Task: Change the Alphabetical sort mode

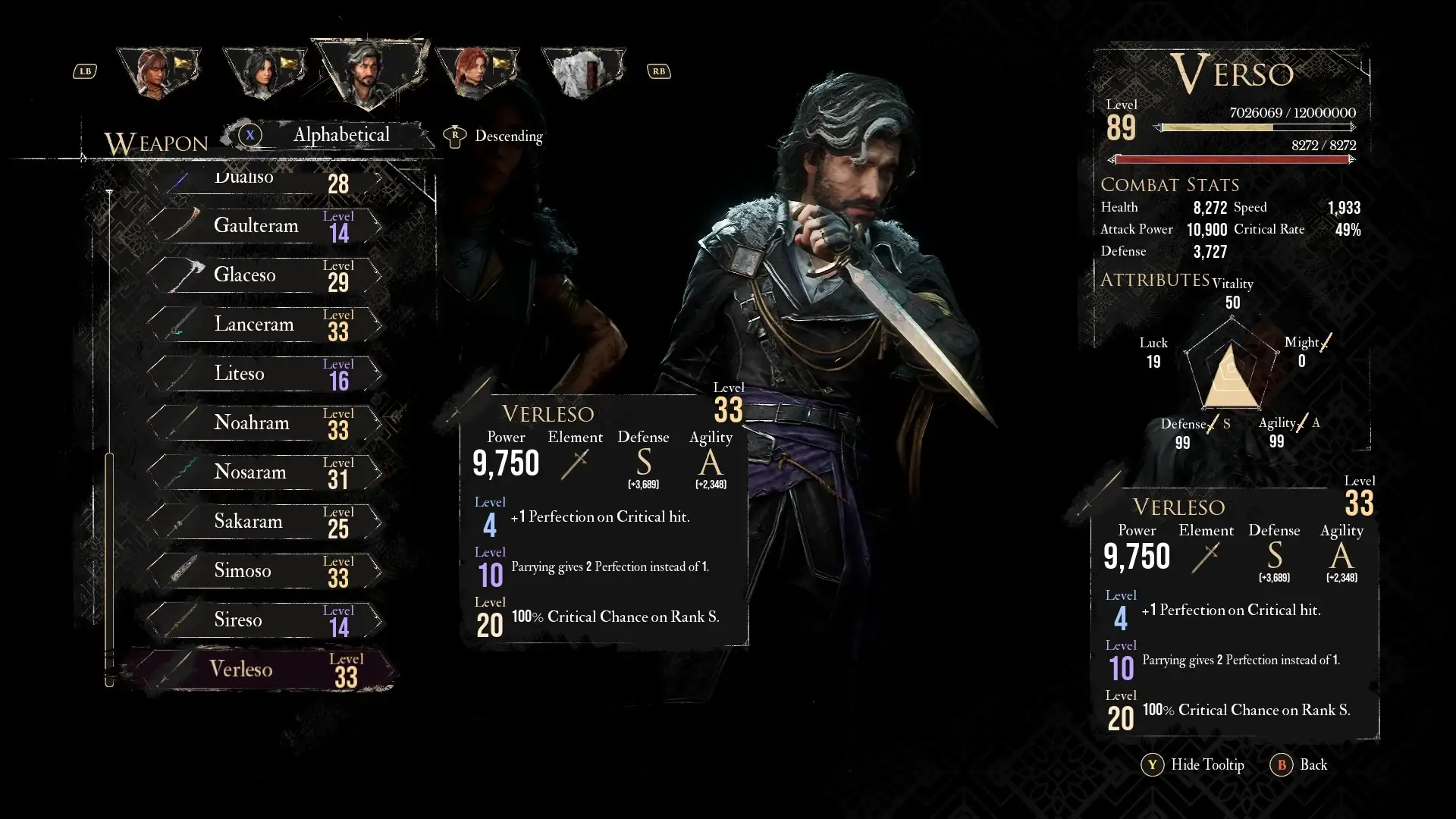Action: 340,136
